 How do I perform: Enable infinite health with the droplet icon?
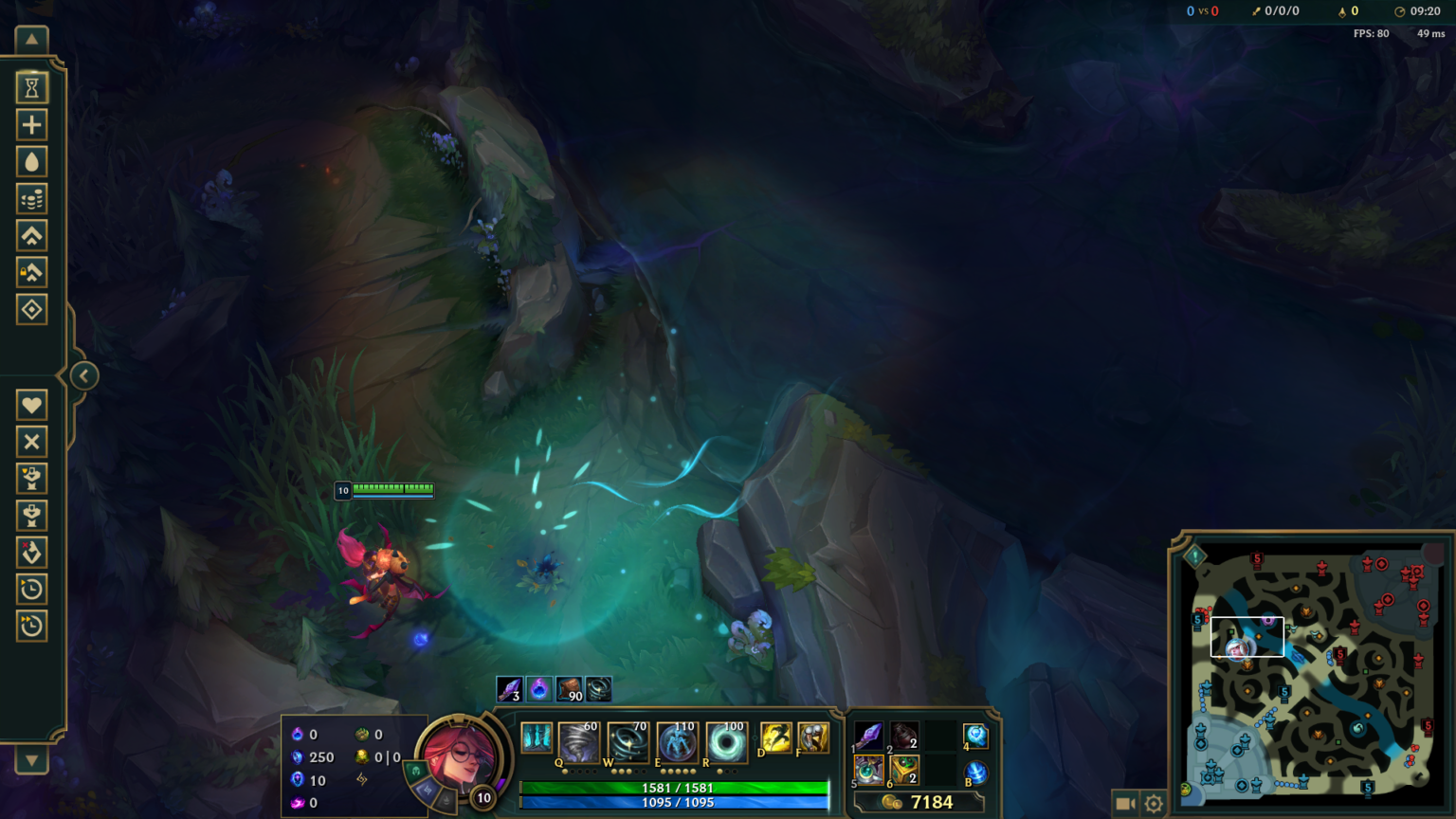(x=31, y=161)
